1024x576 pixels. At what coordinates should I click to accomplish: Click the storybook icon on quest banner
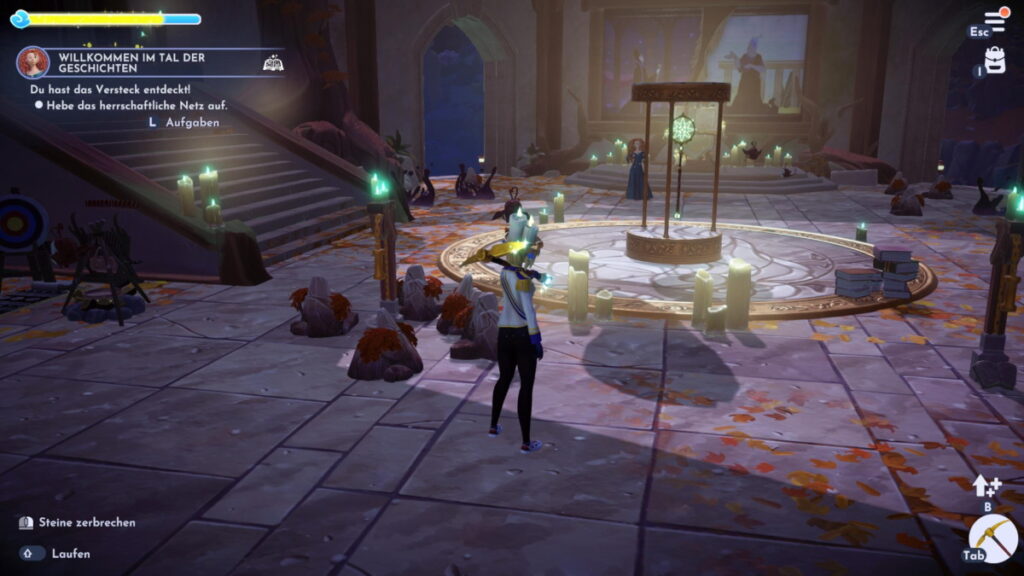272,63
